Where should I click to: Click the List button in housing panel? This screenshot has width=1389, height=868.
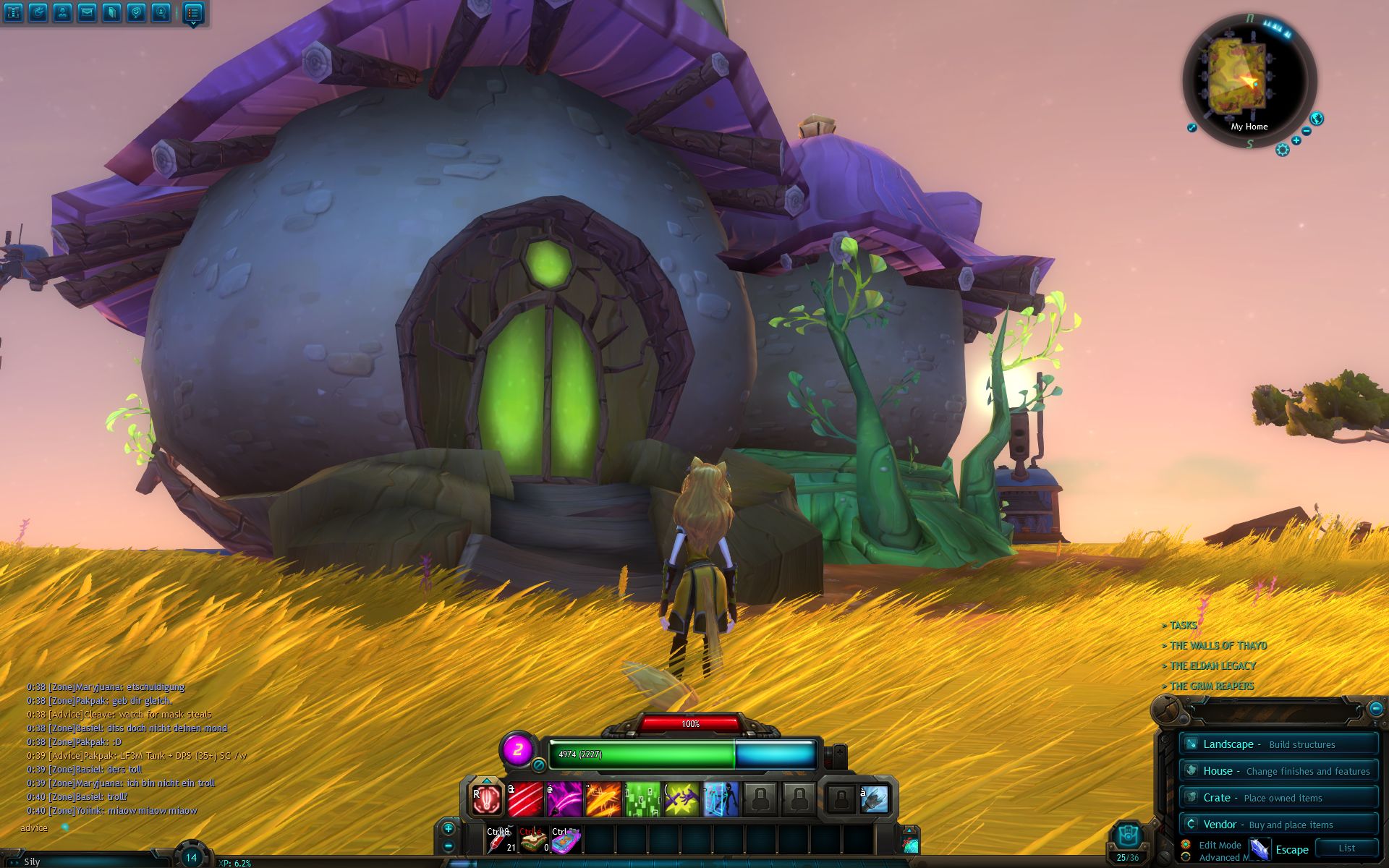pos(1346,848)
